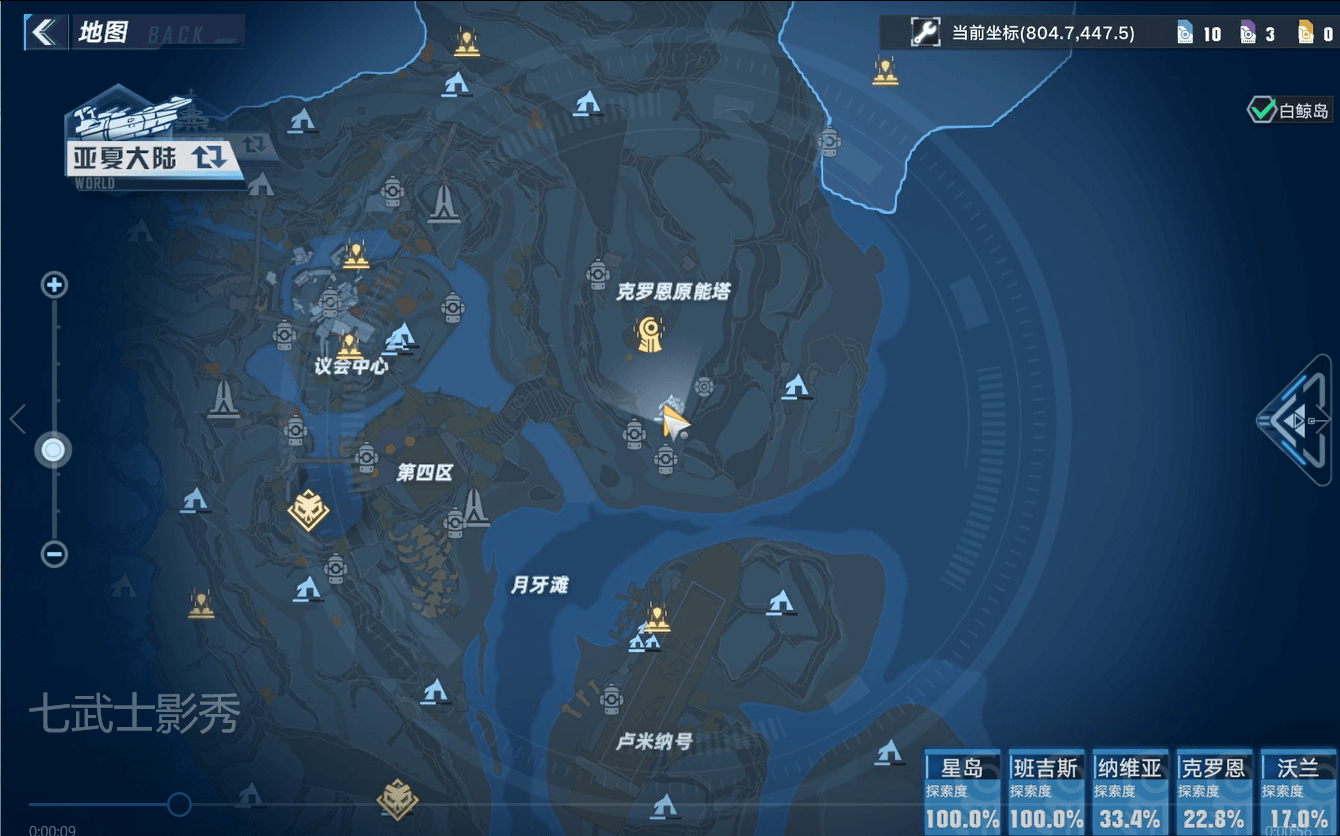The image size is (1340, 836).
Task: Collapse the left panel using the small chevron
Action: coord(16,420)
